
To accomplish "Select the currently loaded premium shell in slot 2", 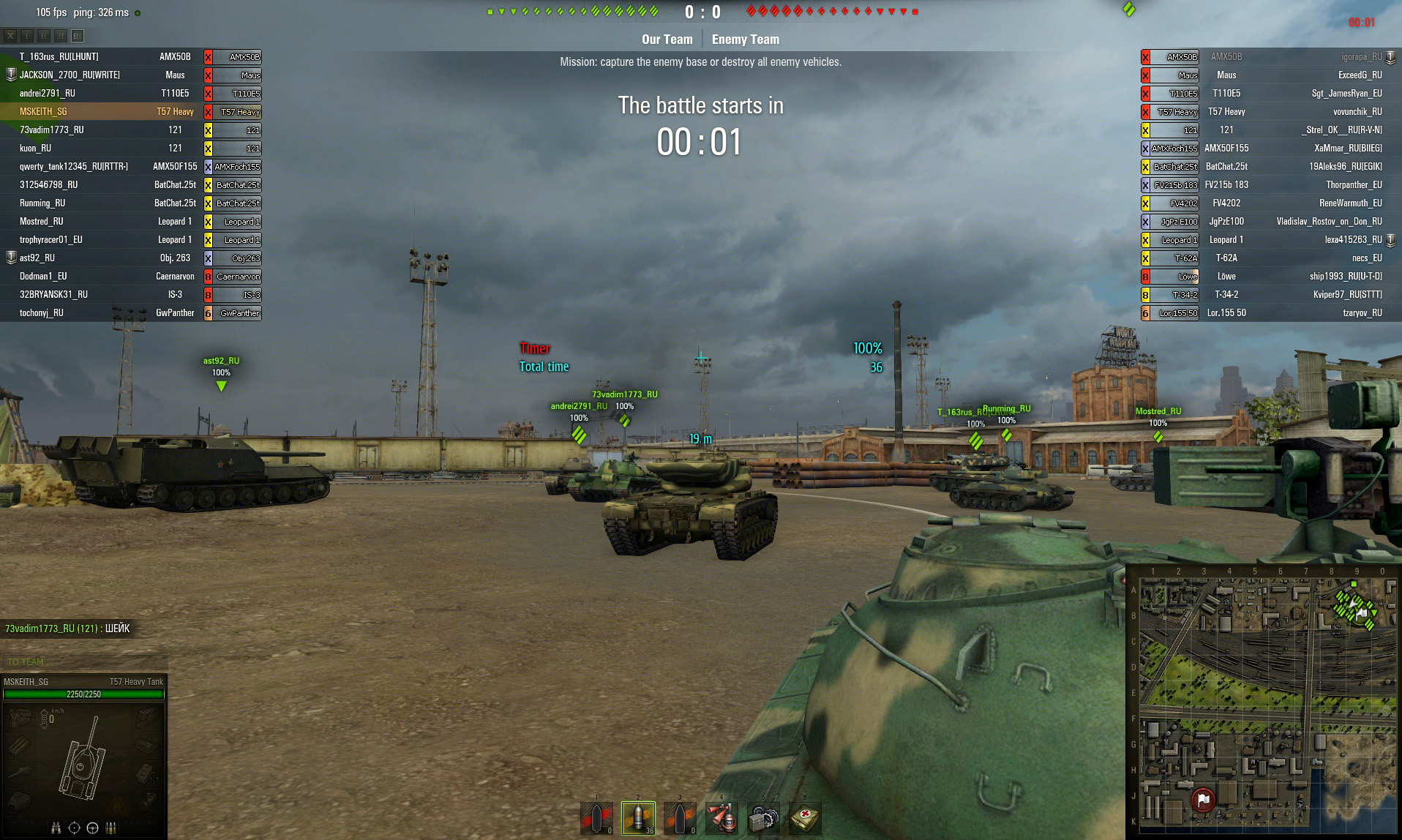I will (638, 817).
